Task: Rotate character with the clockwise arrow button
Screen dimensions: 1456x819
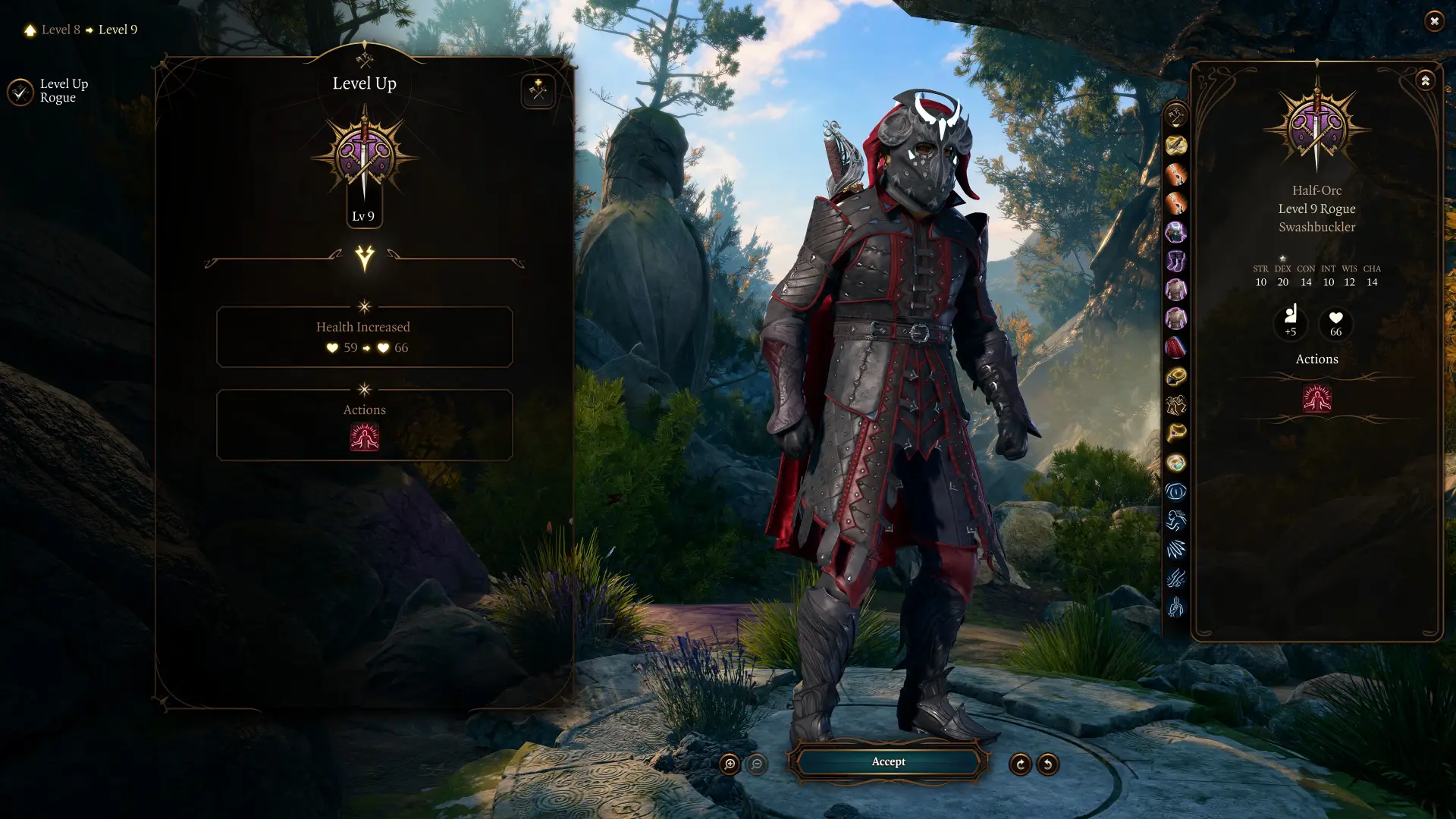Action: click(1020, 764)
